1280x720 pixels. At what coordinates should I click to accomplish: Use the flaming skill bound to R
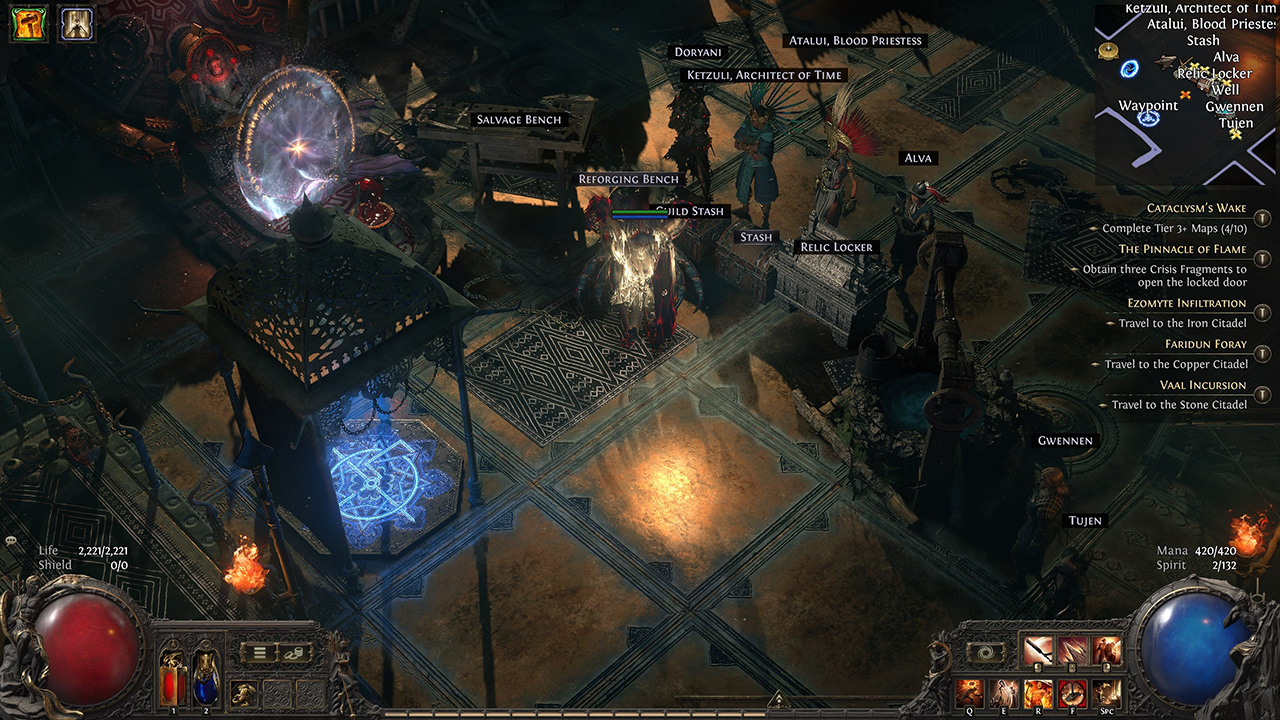pyautogui.click(x=1038, y=692)
